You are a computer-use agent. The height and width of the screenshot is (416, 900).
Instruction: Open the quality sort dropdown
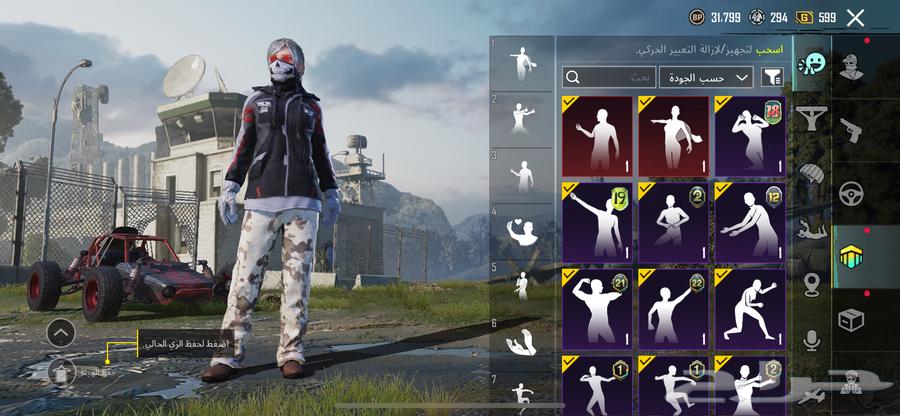point(706,77)
